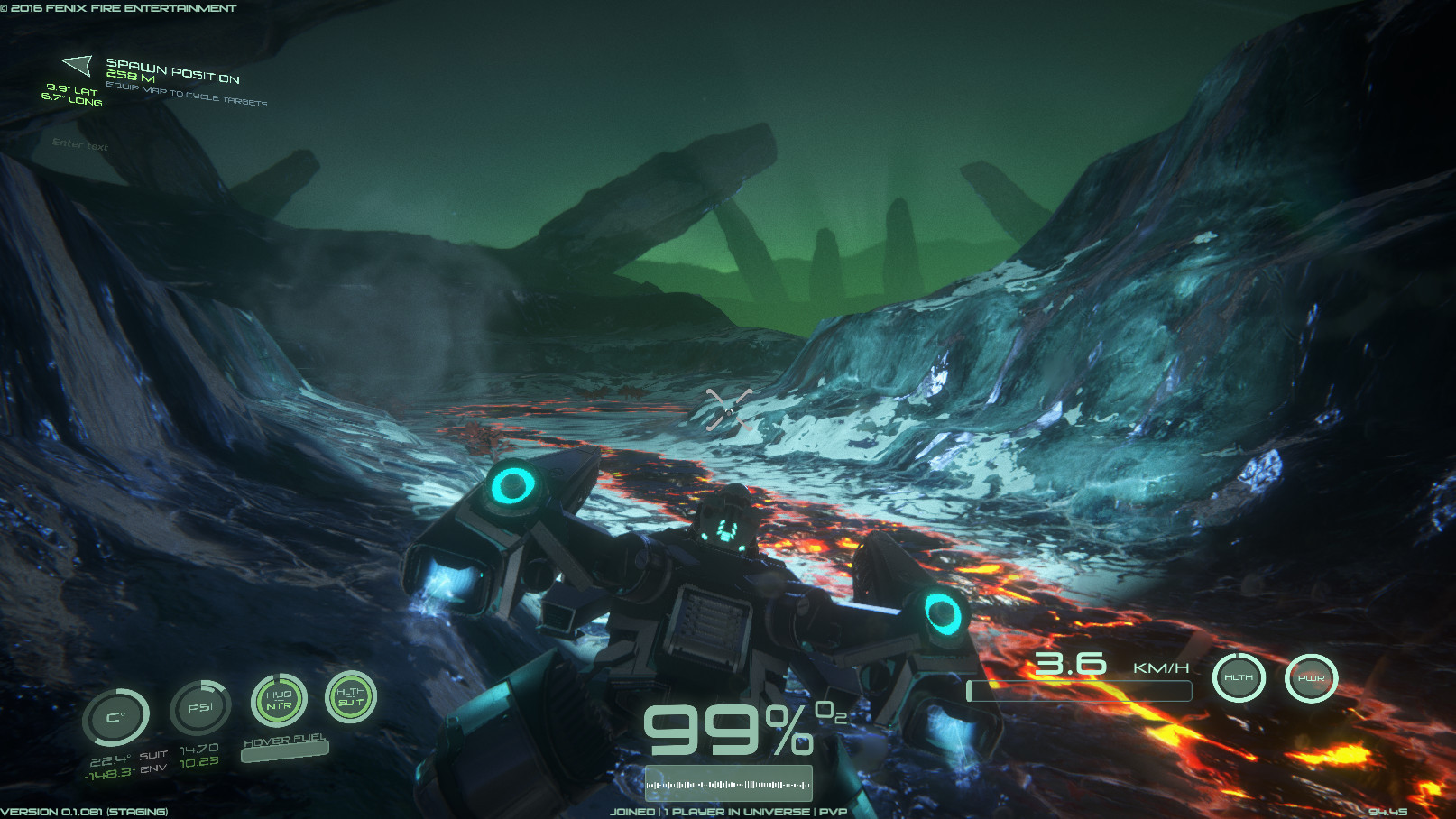This screenshot has height=819, width=1456.
Task: Click the Version 0.1.081 (Staging) label
Action: click(x=84, y=811)
